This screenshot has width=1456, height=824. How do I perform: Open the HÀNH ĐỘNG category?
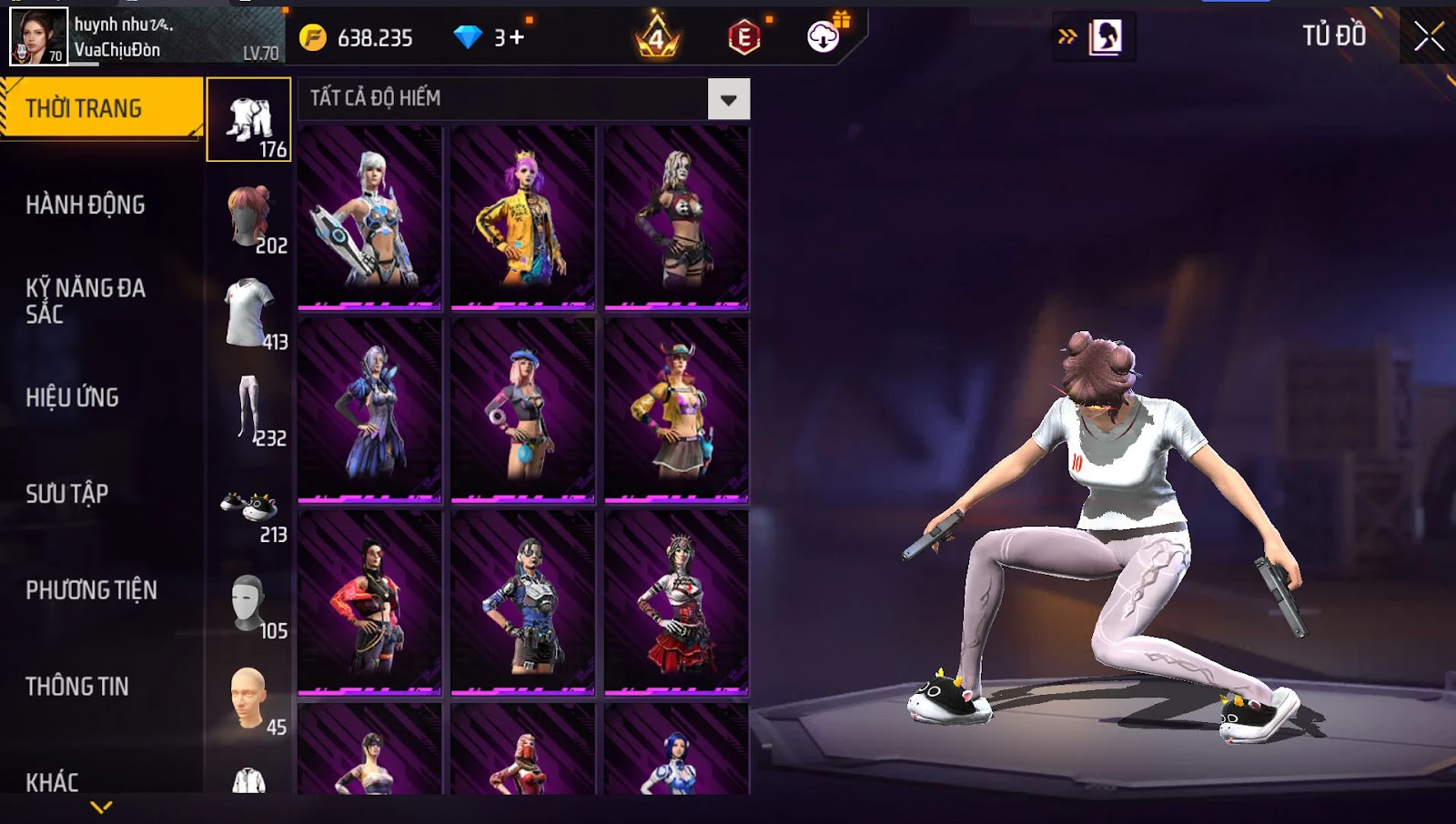pyautogui.click(x=86, y=205)
